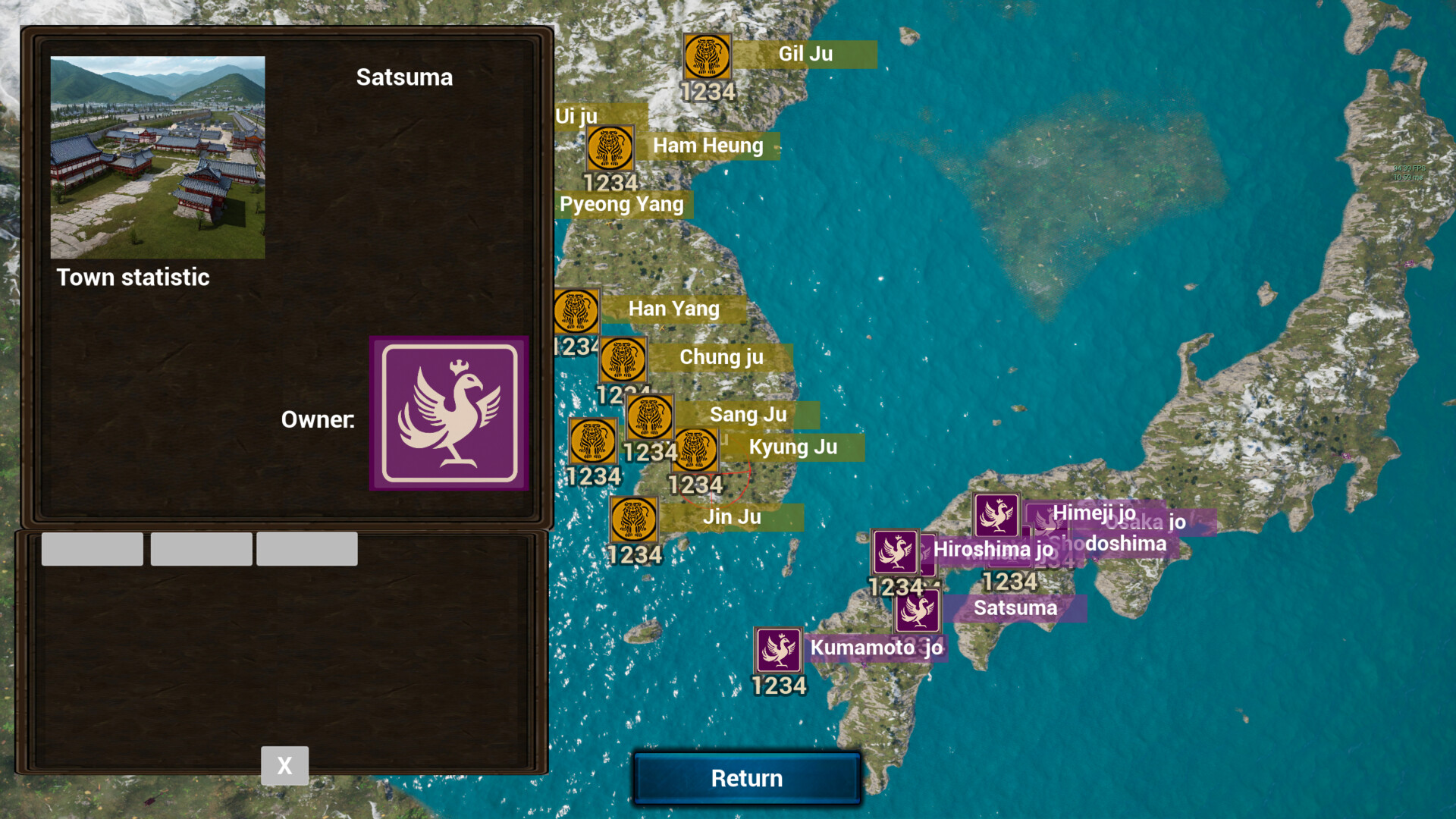This screenshot has width=1456, height=819.
Task: Switch to the middle gray tab
Action: (x=200, y=548)
